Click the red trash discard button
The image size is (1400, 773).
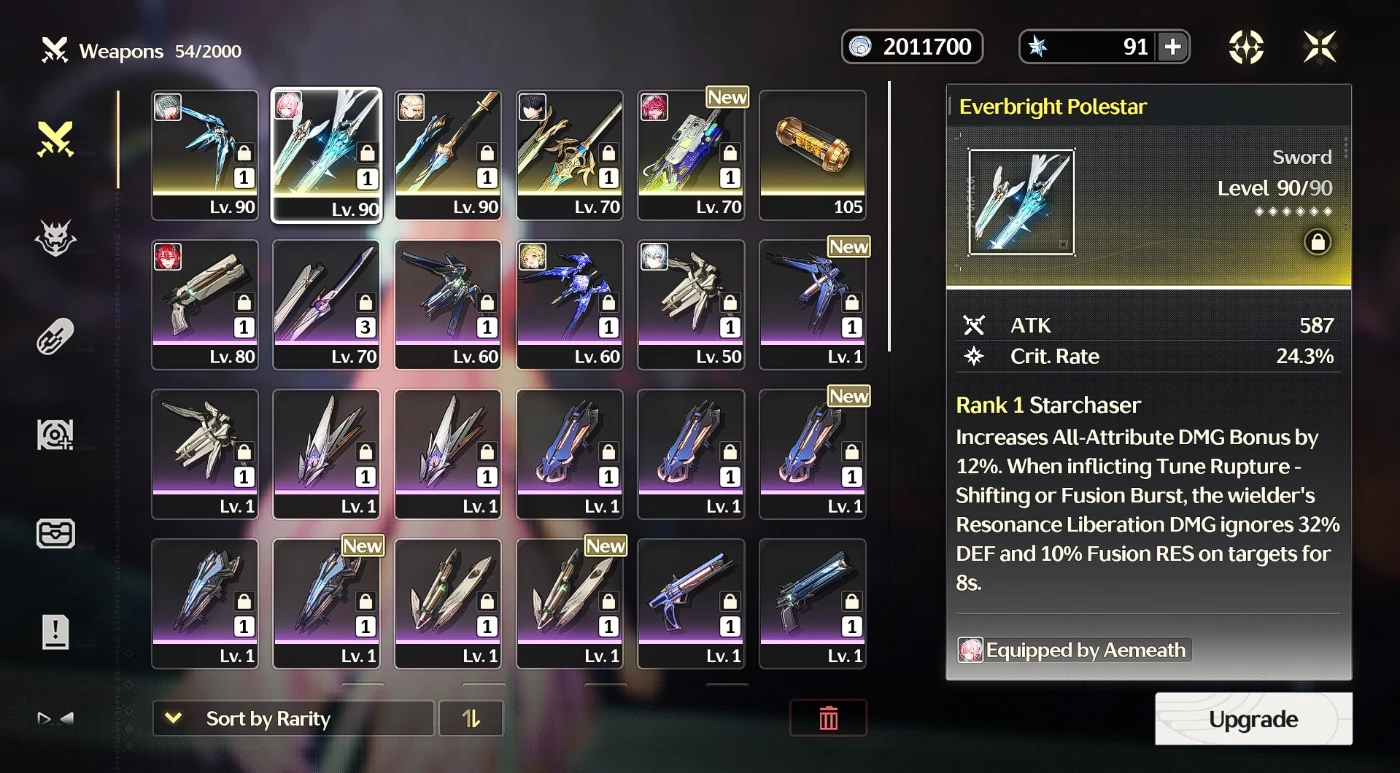point(828,718)
